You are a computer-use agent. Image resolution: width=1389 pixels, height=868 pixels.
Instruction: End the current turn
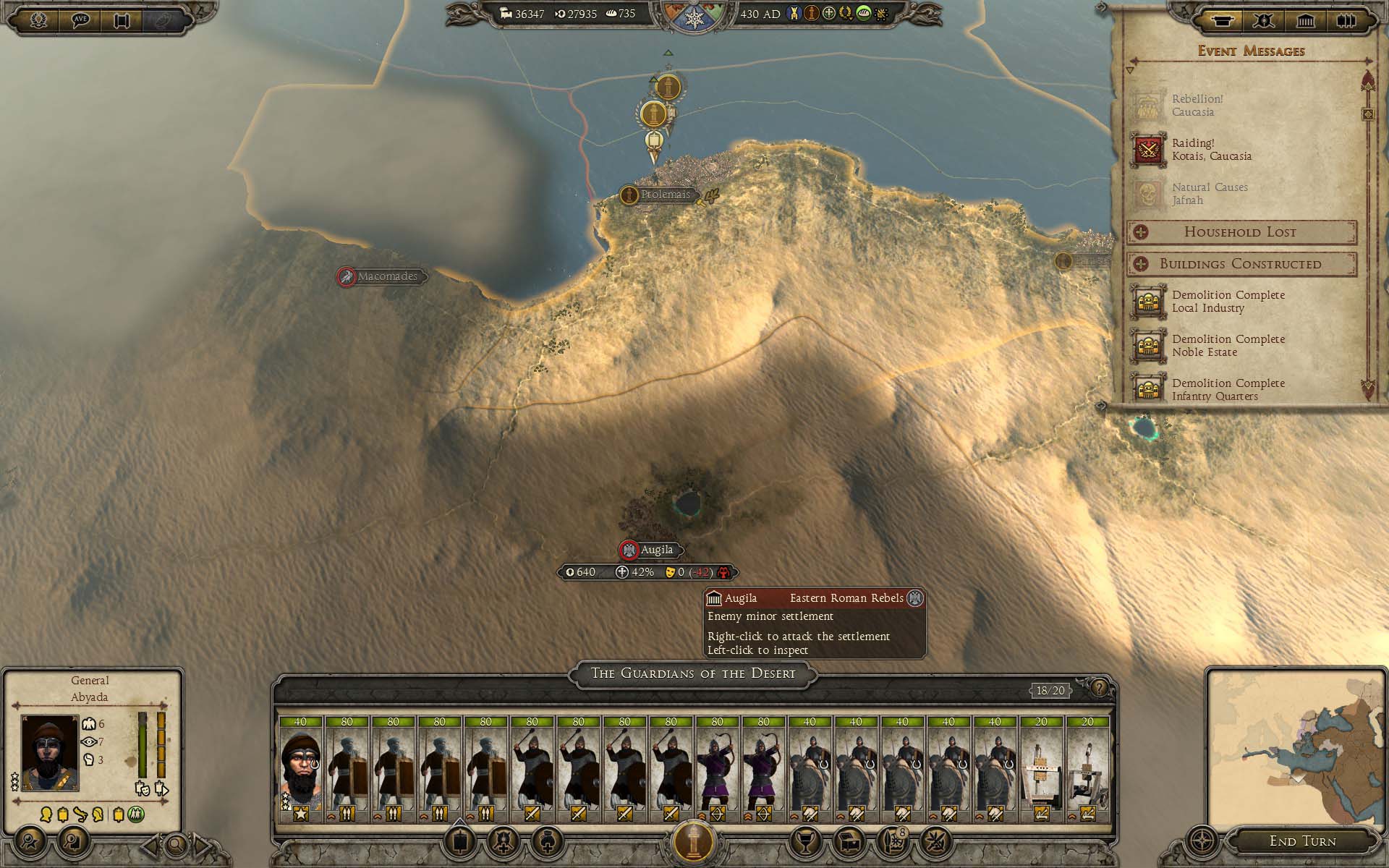coord(1302,841)
